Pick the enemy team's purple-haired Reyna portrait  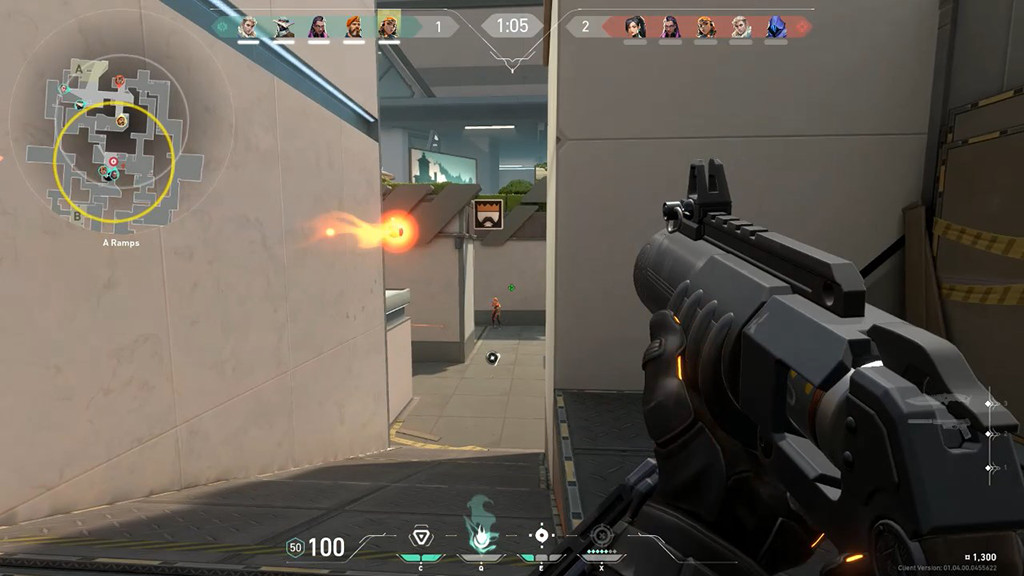[x=670, y=27]
